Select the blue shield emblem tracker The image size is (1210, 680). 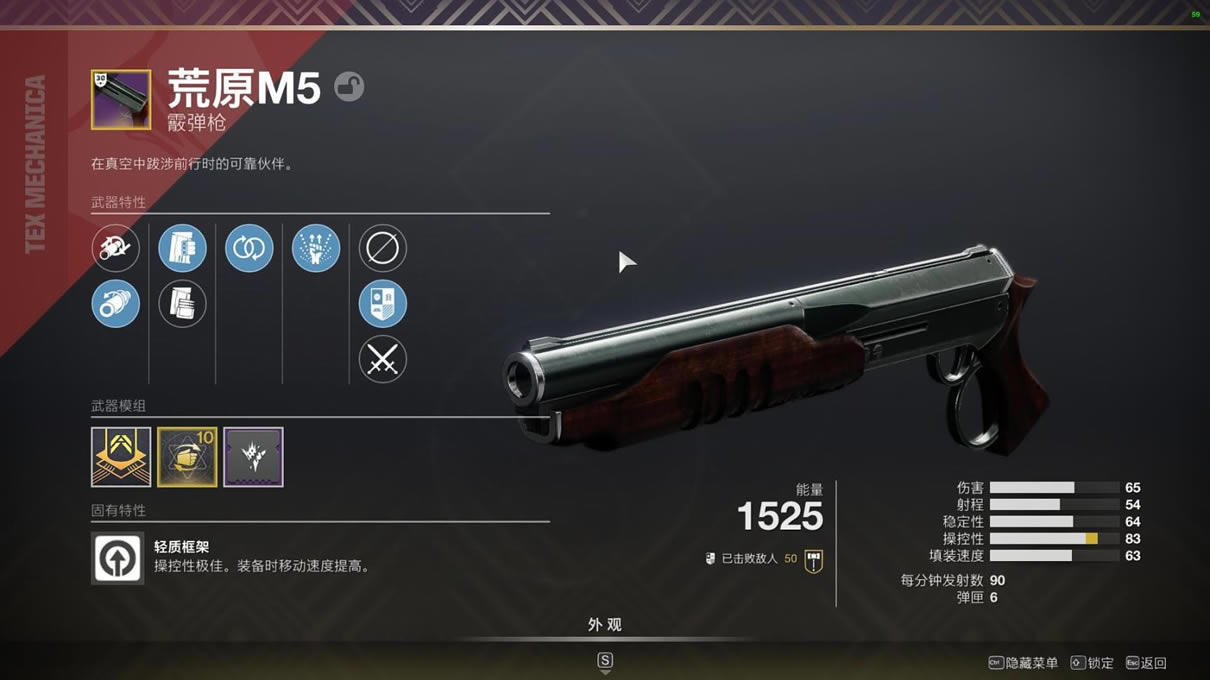(383, 304)
